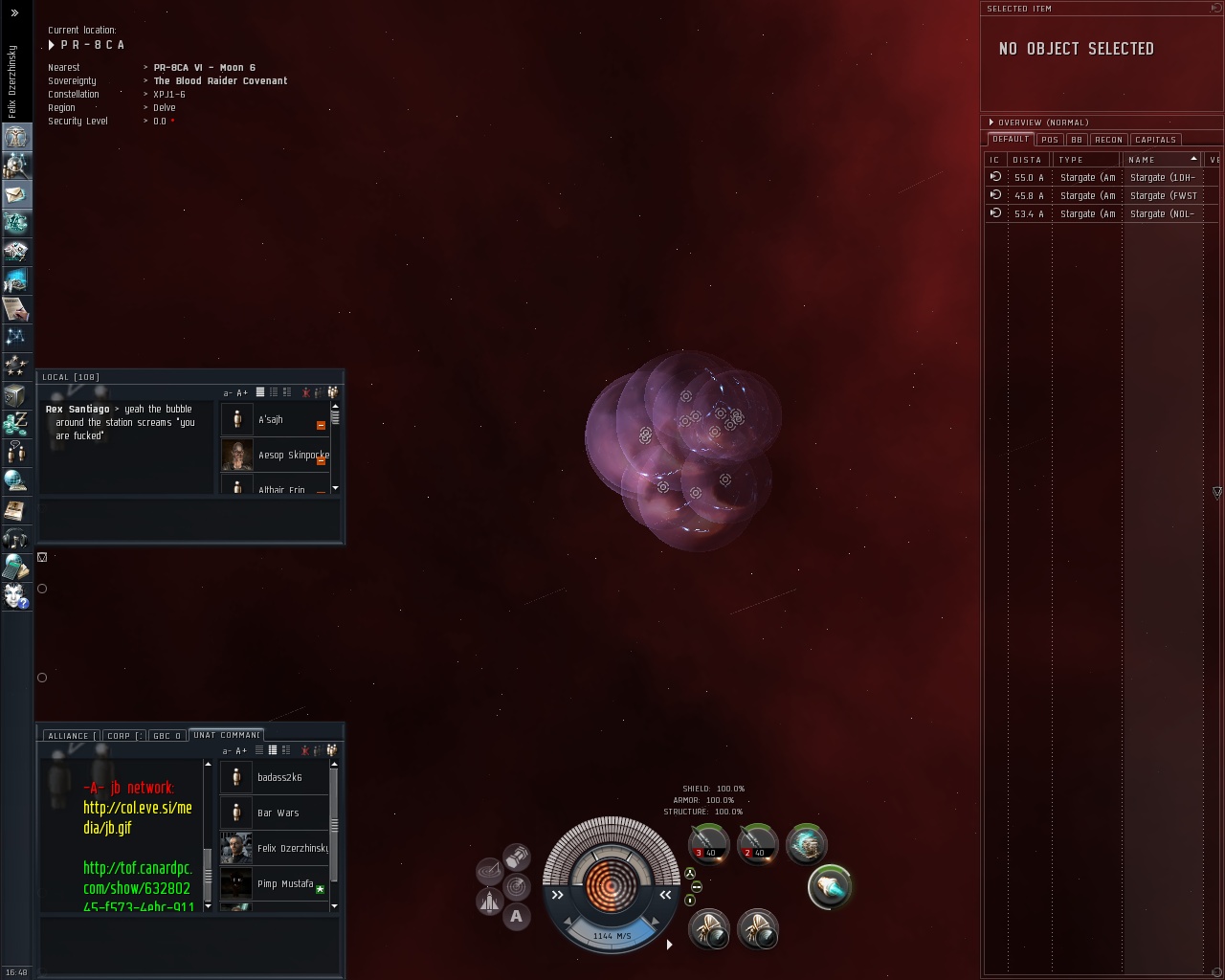Select the Recon overview tab
1225x980 pixels.
point(1108,140)
